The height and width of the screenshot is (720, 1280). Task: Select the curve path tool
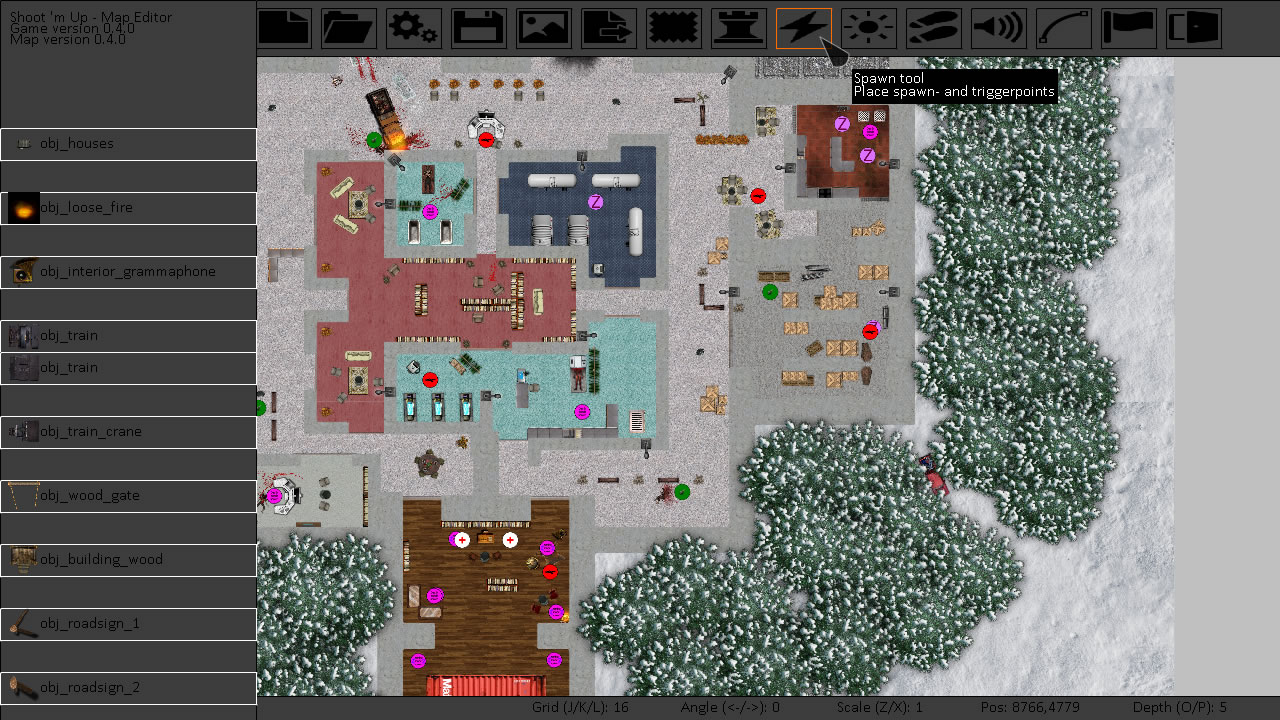point(1063,28)
